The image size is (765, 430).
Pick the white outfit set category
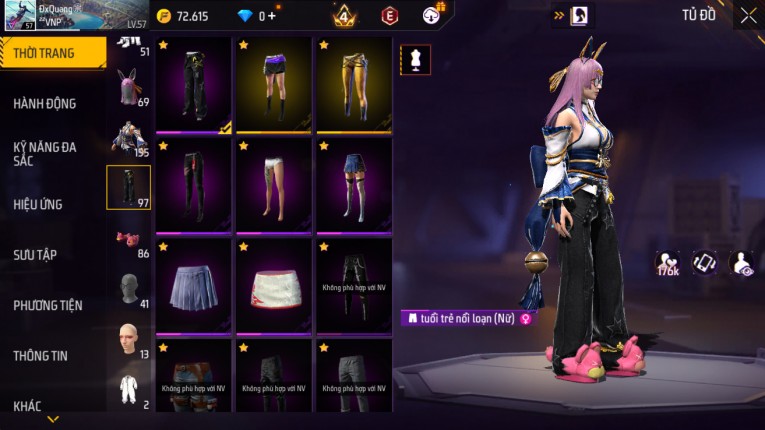tap(127, 389)
